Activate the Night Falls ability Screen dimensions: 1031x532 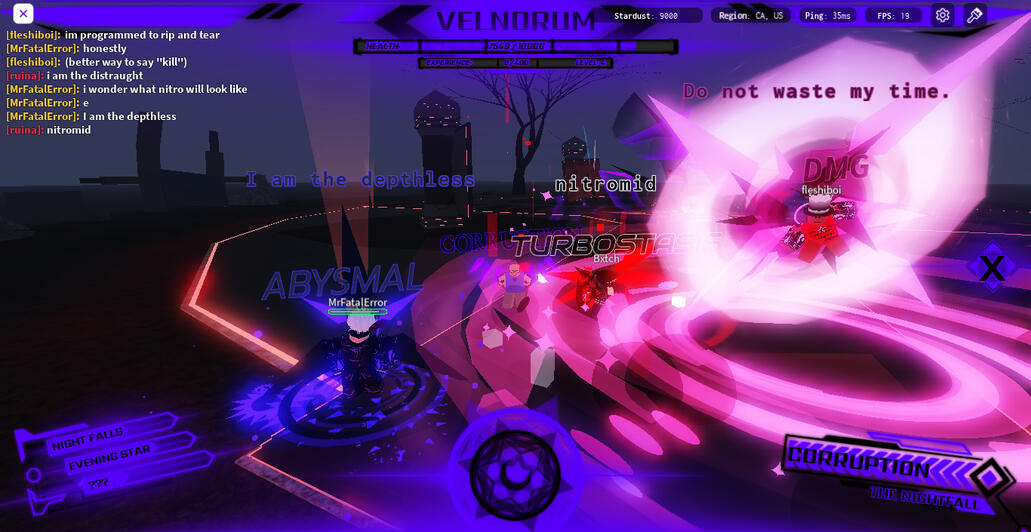(x=90, y=437)
